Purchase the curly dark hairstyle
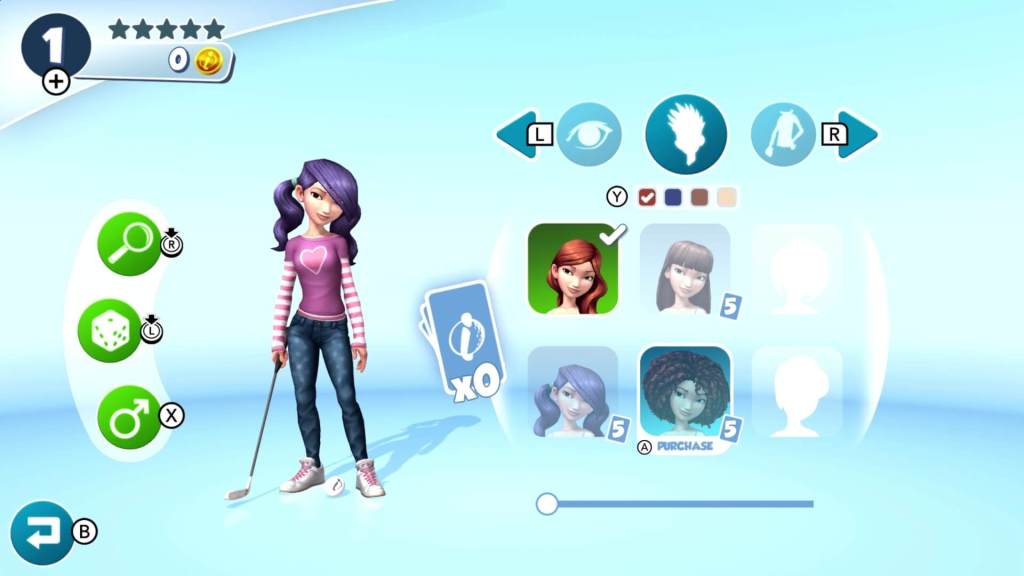This screenshot has width=1024, height=576. tap(685, 392)
